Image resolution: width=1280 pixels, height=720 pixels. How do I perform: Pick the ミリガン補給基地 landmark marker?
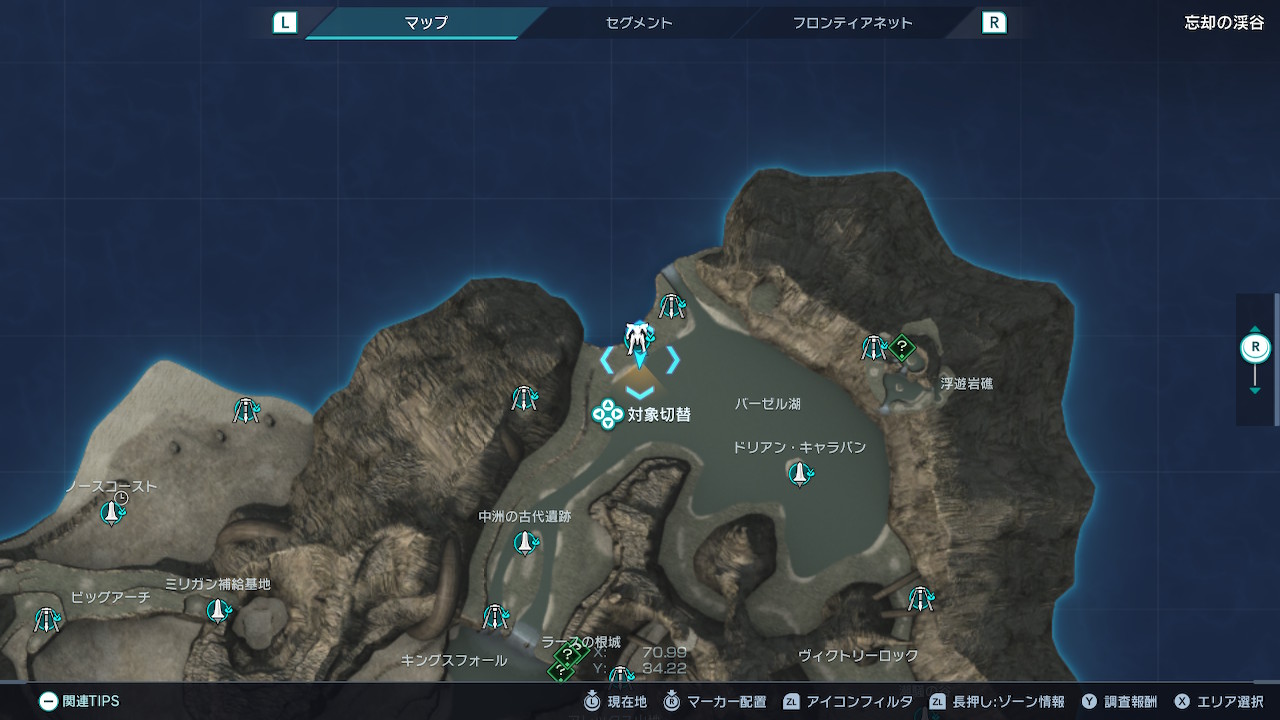[217, 610]
